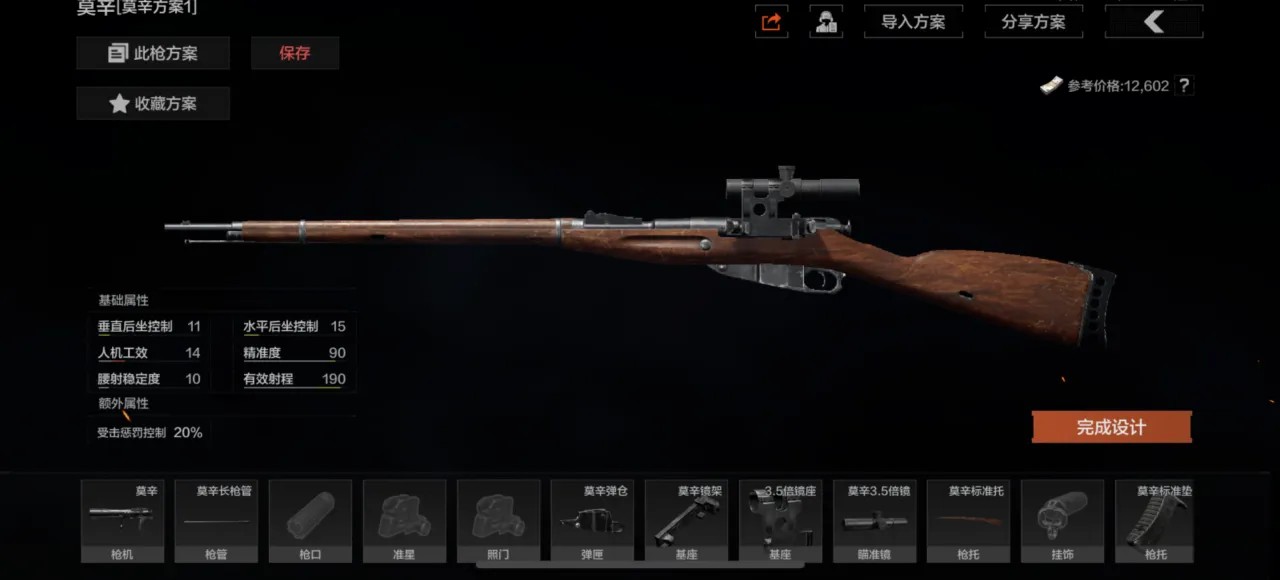Choose 导入方案 to import a scheme
1280x580 pixels.
point(913,22)
